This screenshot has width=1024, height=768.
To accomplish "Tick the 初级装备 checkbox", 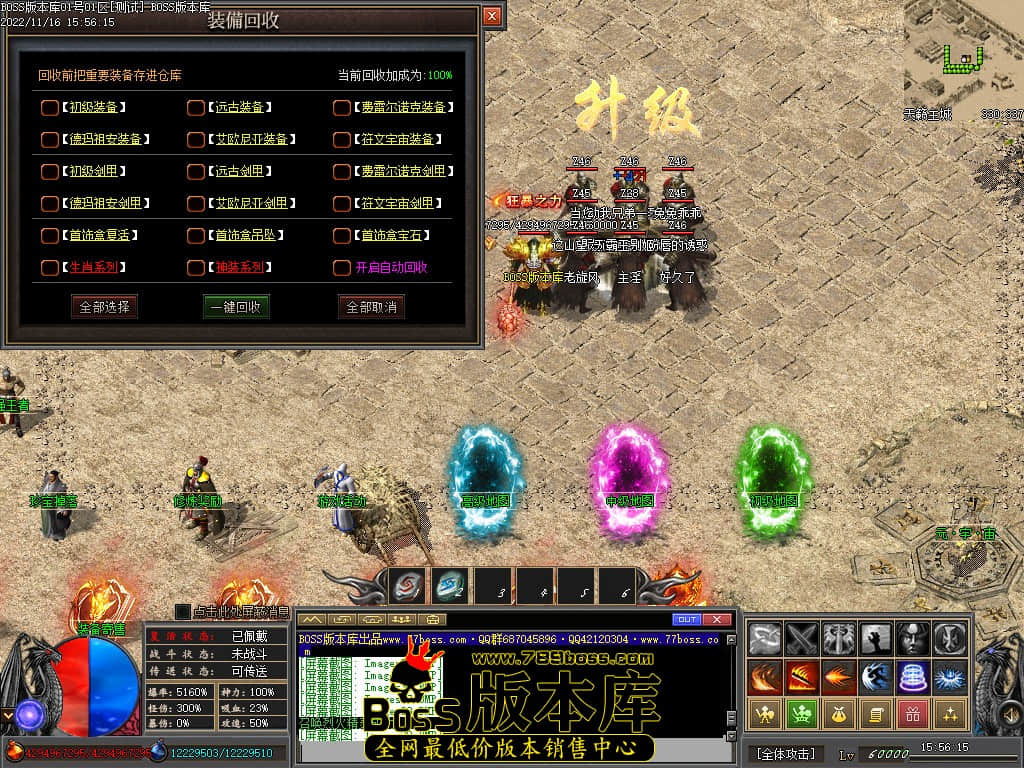I will (49, 107).
